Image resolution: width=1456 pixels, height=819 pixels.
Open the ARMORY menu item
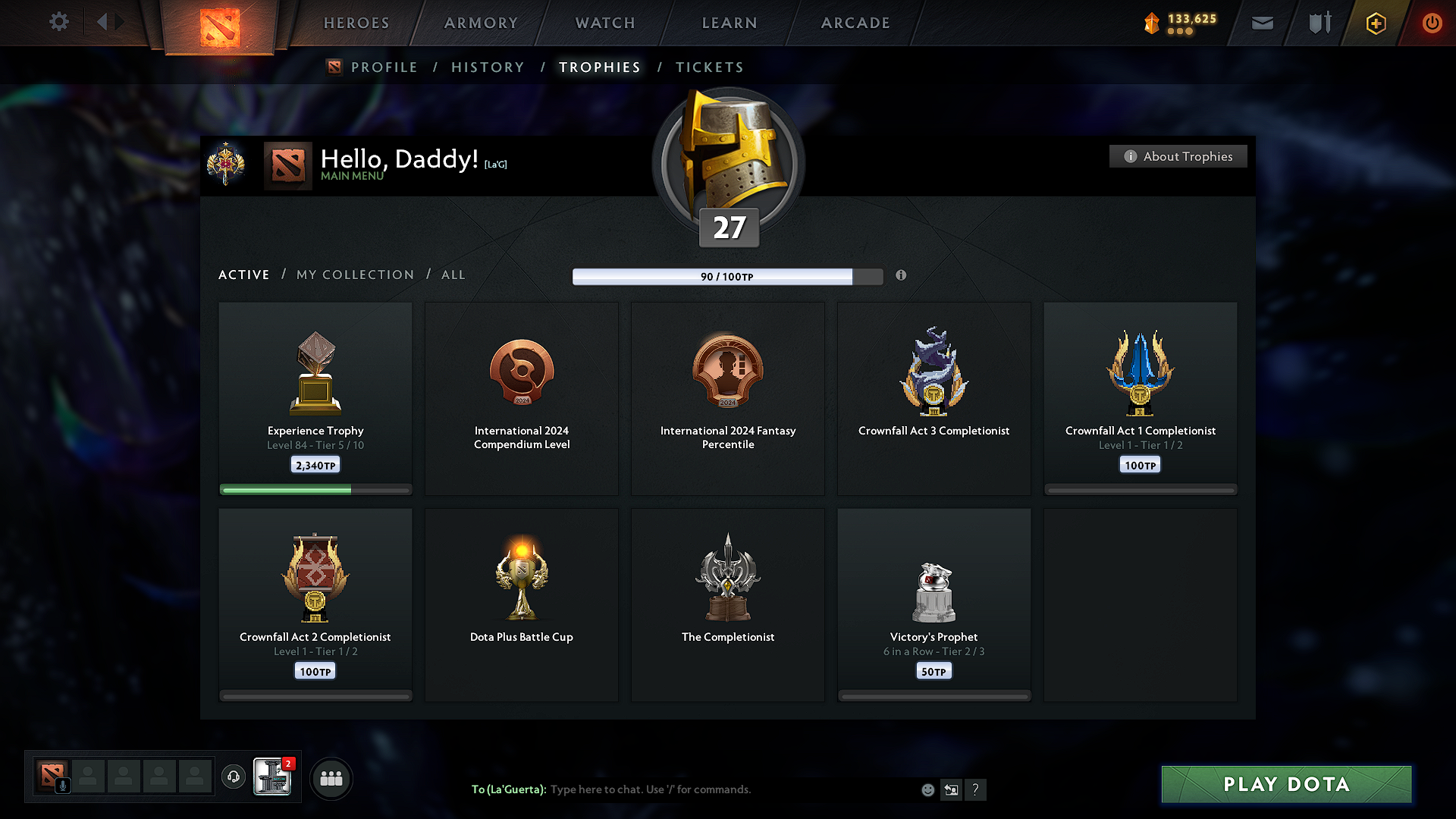(481, 23)
